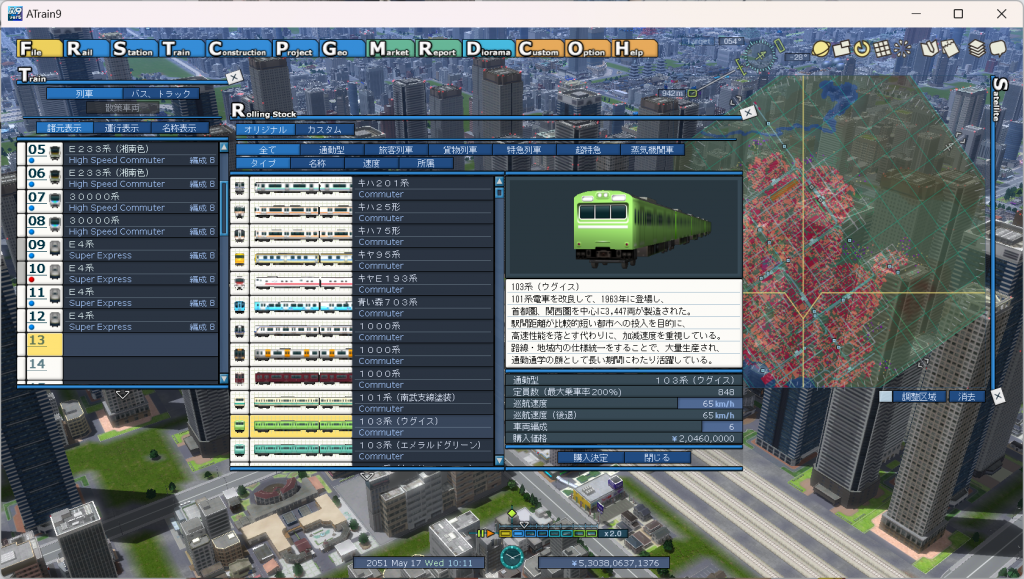Sort rolling stock by 速度

tap(372, 163)
